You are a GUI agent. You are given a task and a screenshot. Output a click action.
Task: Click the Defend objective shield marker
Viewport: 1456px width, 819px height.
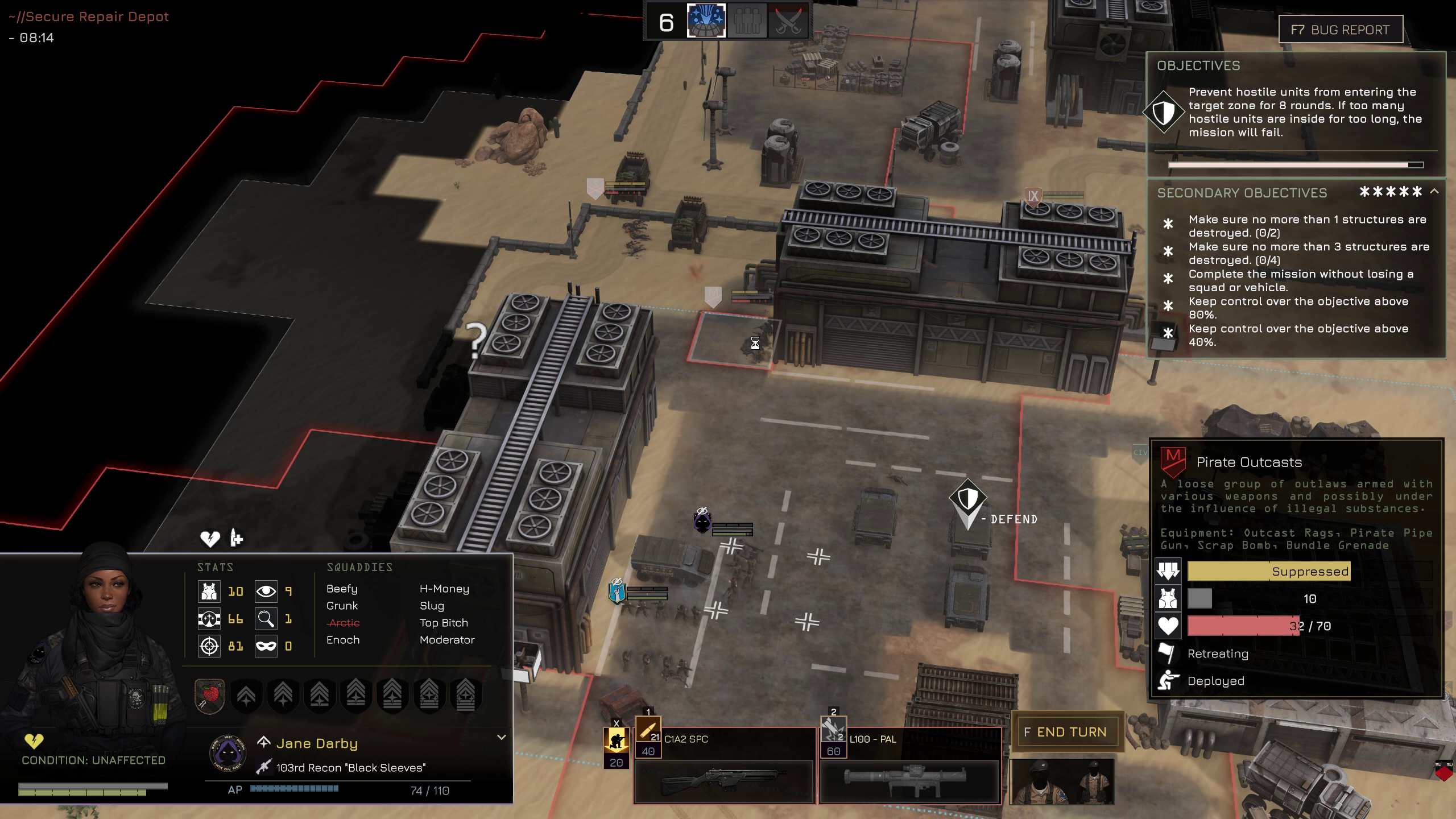(967, 499)
